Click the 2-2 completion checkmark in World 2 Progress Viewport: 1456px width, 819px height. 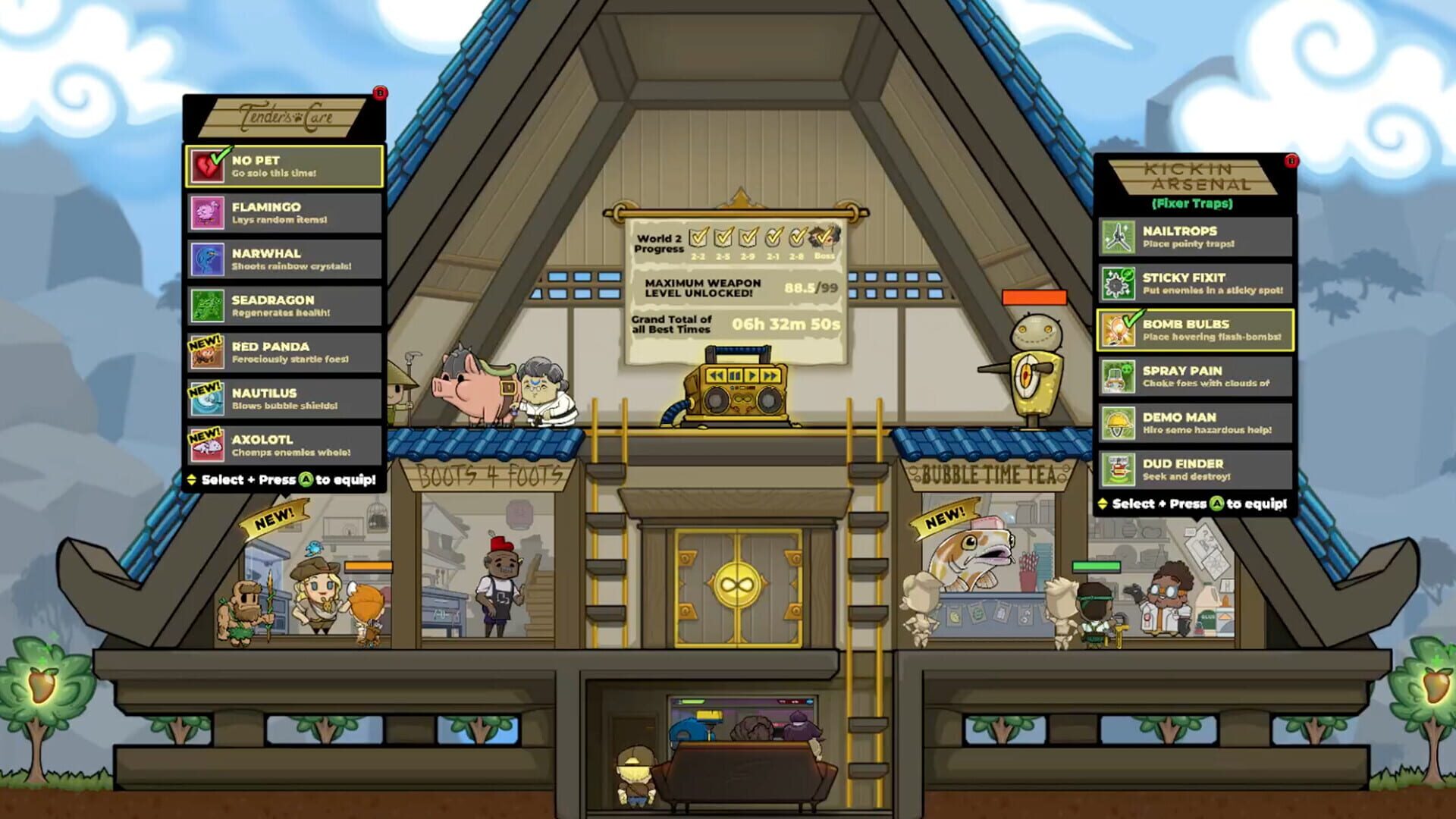click(x=698, y=237)
